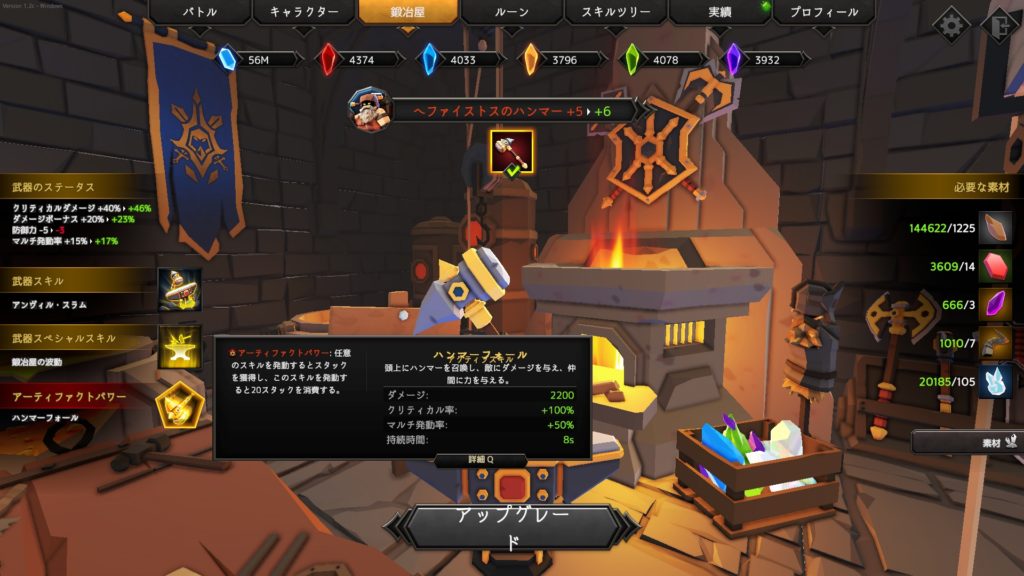Open the 素材 materials button
This screenshot has height=576, width=1024.
tap(965, 441)
